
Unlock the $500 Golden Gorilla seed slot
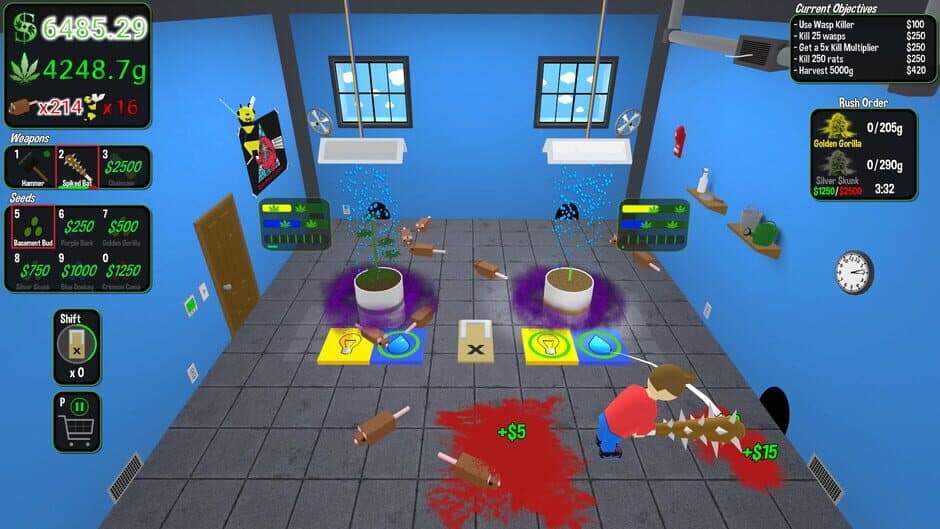[x=123, y=228]
